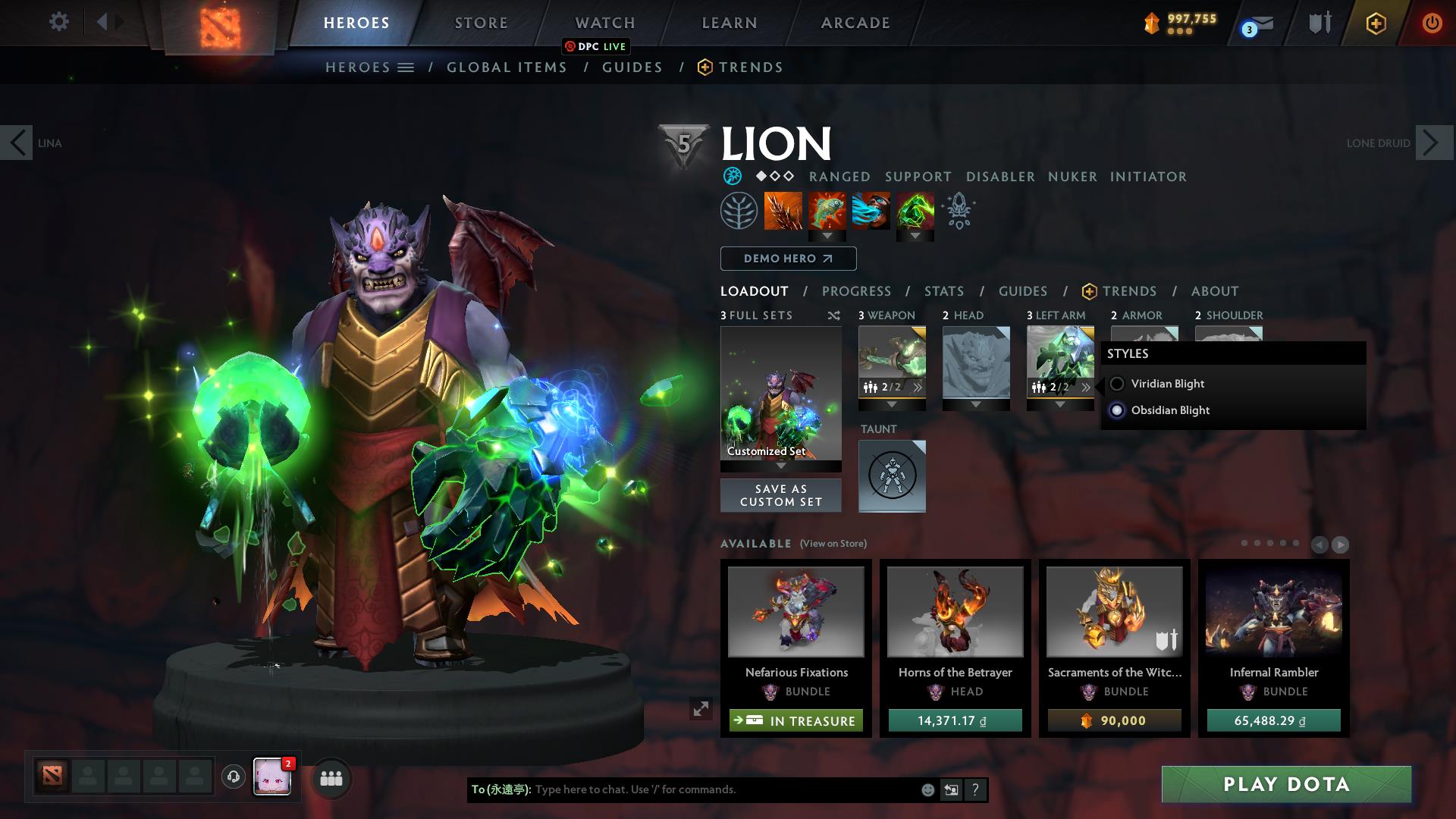1456x819 pixels.
Task: Open the settings gear in top-left corner
Action: tap(58, 22)
